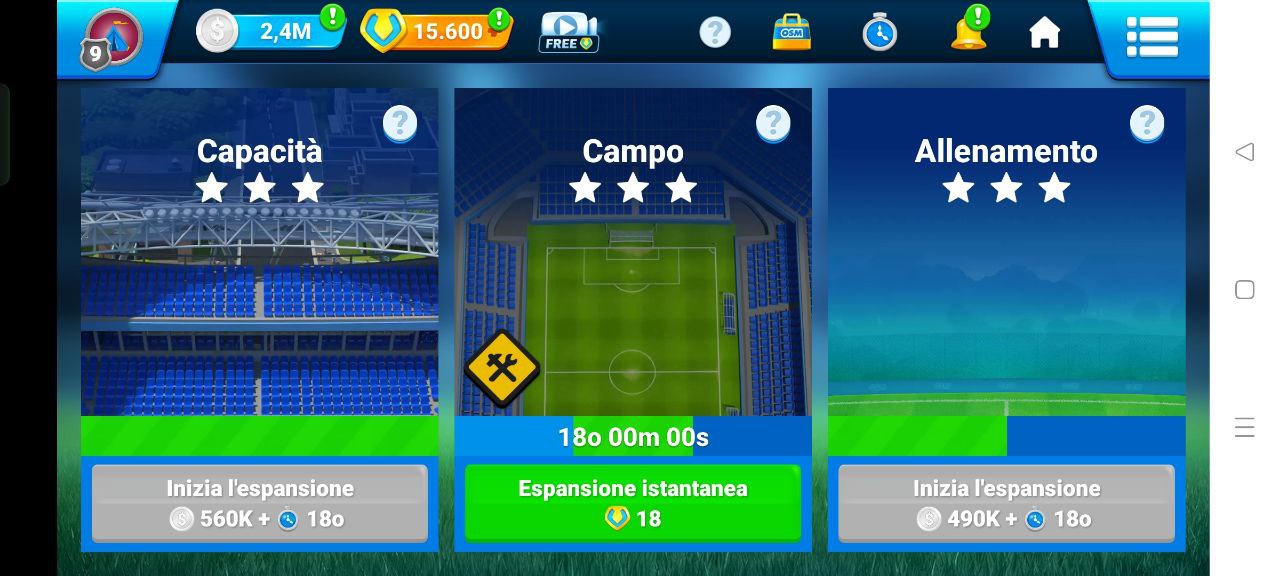
Task: Open the top bar help question mark
Action: click(714, 32)
